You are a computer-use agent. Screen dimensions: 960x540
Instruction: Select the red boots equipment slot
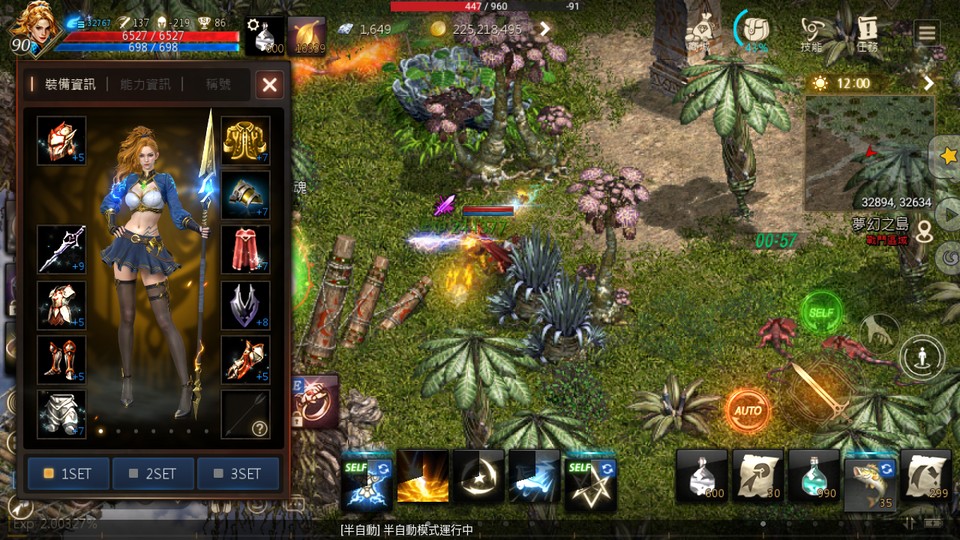click(62, 359)
